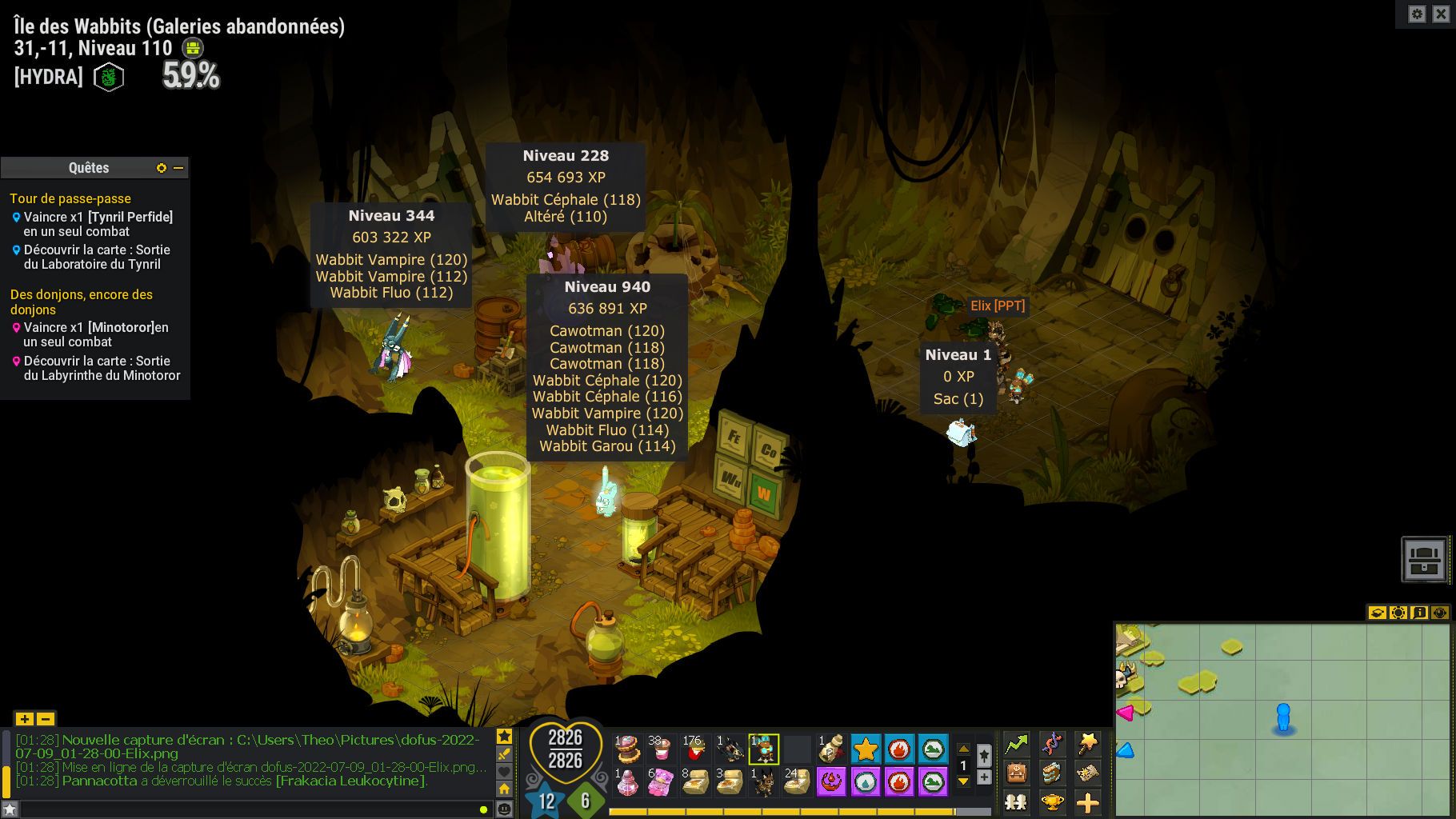1456x819 pixels.
Task: Minimize the Quêtes tracker panel
Action: tap(178, 168)
